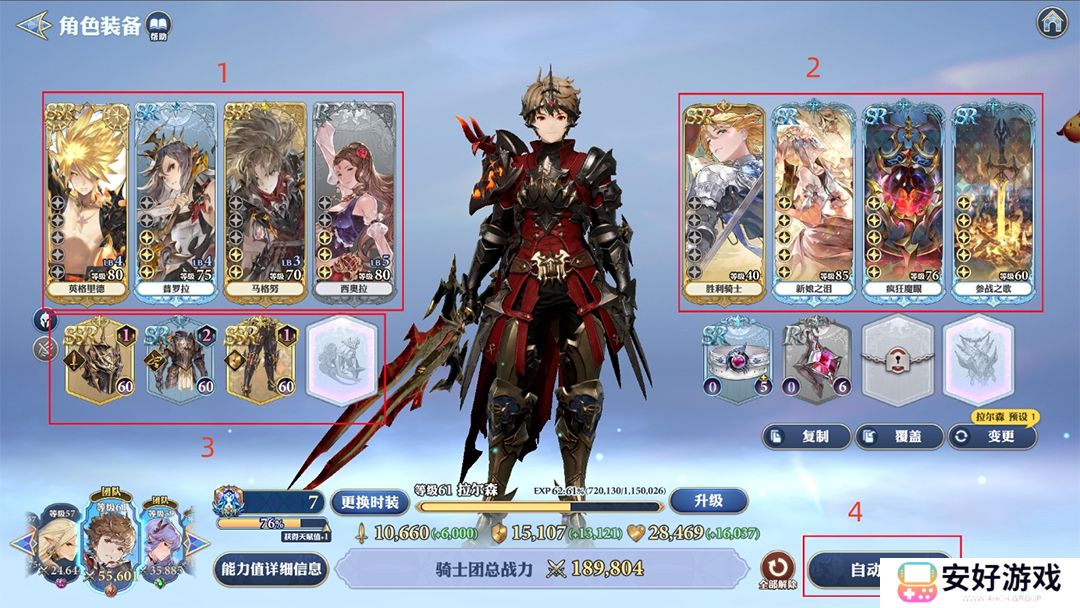This screenshot has height=608, width=1080.
Task: Click the 全部解除 unequip all button
Action: pyautogui.click(x=776, y=570)
